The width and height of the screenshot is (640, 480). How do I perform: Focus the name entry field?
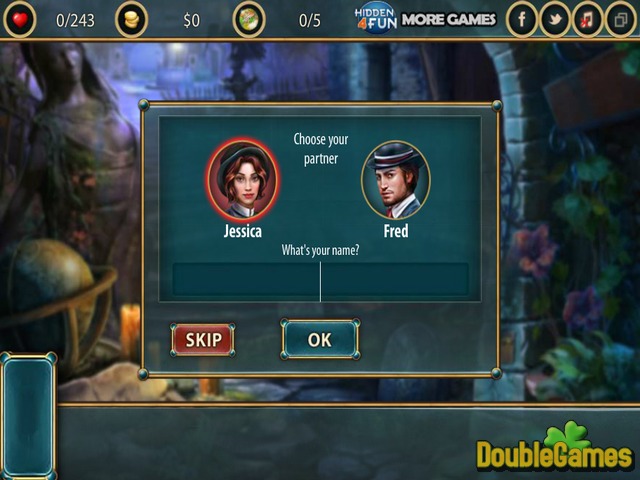(320, 280)
